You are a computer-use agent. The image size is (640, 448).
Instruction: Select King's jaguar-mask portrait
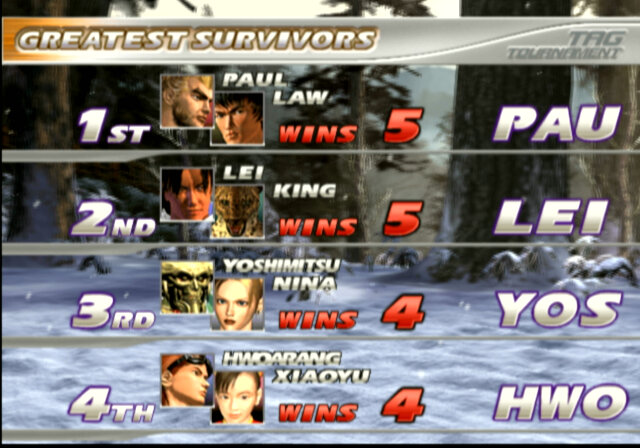[x=238, y=210]
